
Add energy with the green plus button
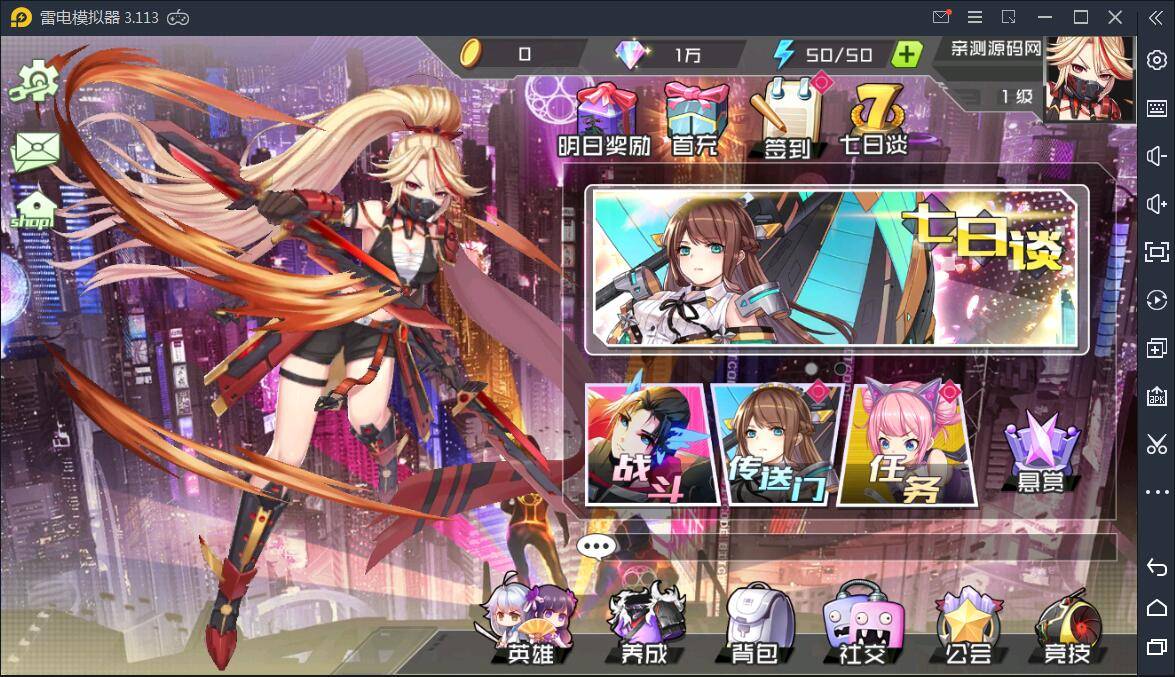(x=906, y=55)
